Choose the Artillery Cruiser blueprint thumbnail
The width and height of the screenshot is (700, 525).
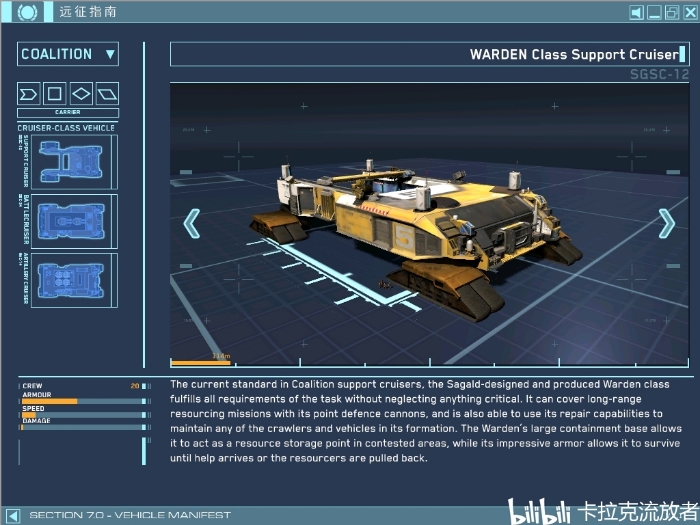pyautogui.click(x=74, y=280)
